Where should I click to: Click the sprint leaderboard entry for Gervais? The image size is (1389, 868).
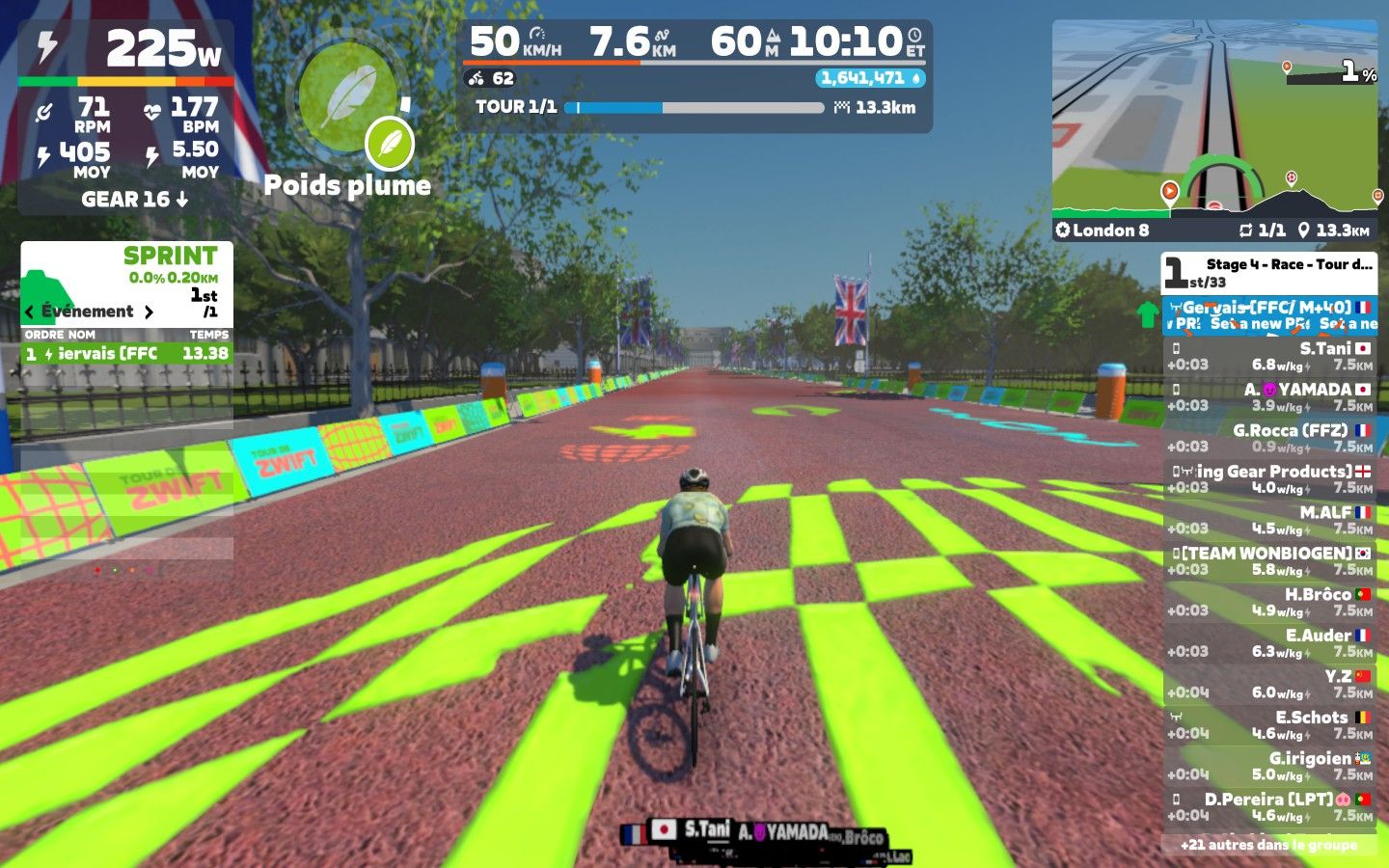pos(126,354)
